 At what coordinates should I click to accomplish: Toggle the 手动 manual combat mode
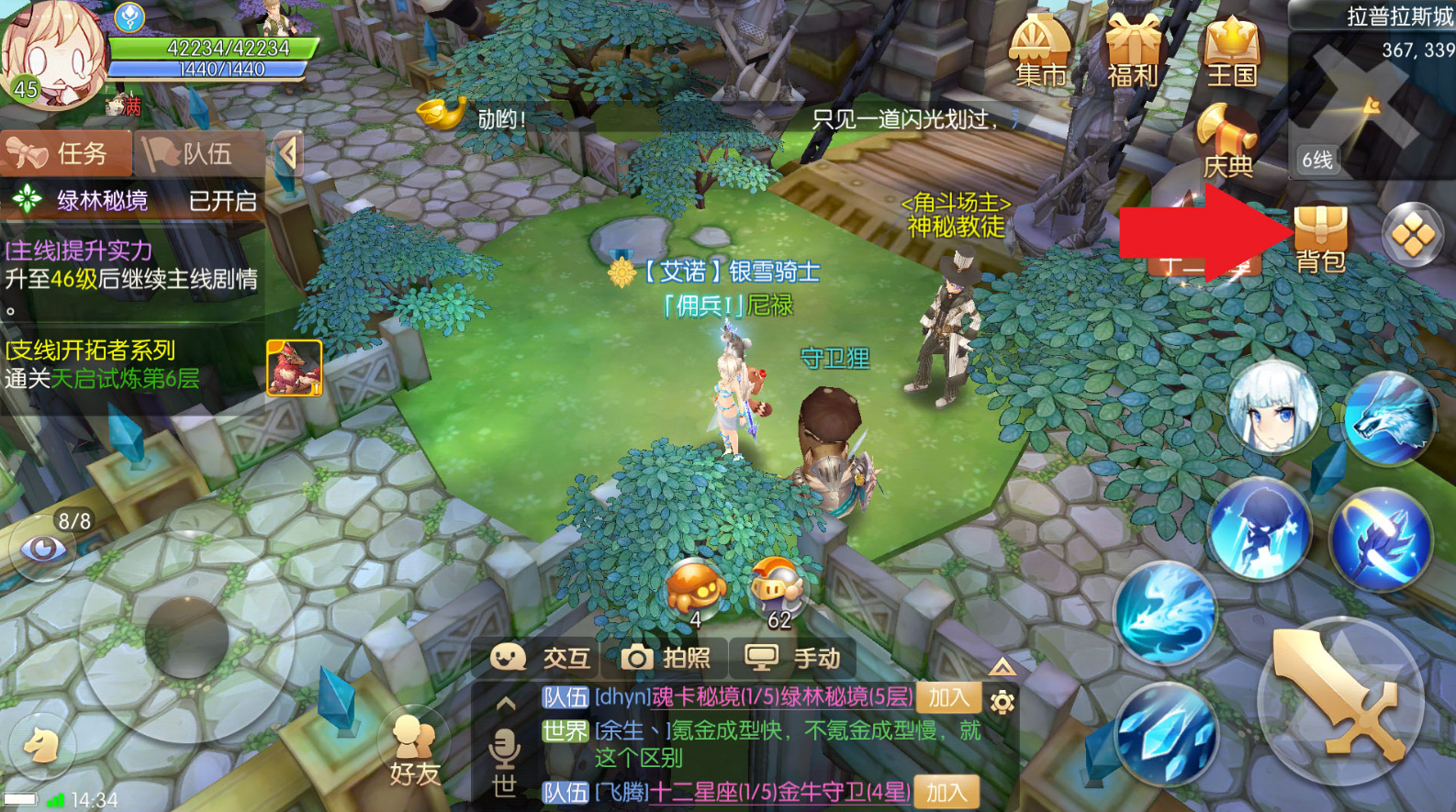click(792, 658)
